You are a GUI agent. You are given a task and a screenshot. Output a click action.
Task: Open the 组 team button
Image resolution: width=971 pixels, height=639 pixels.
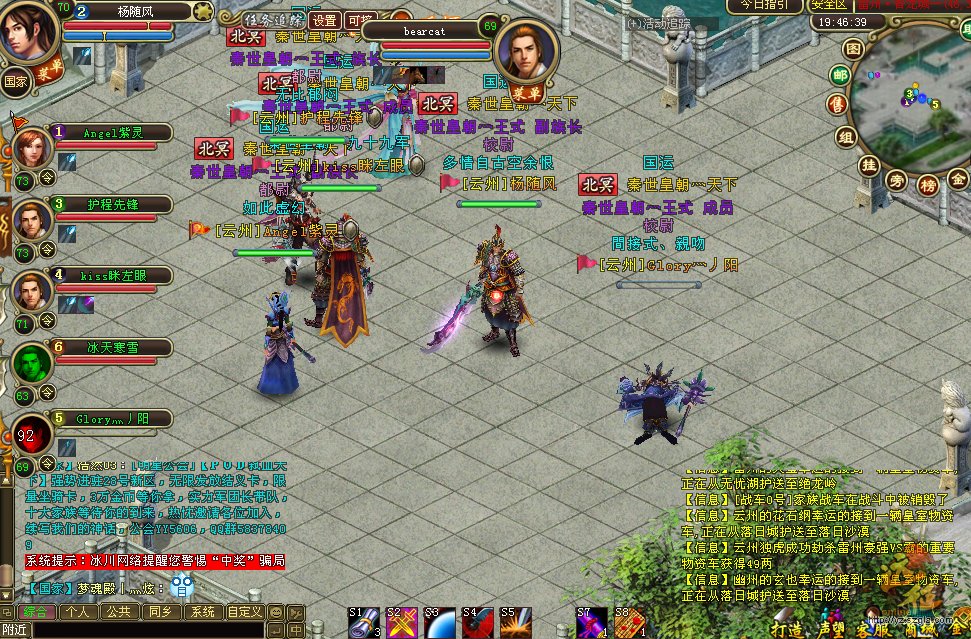[846, 137]
